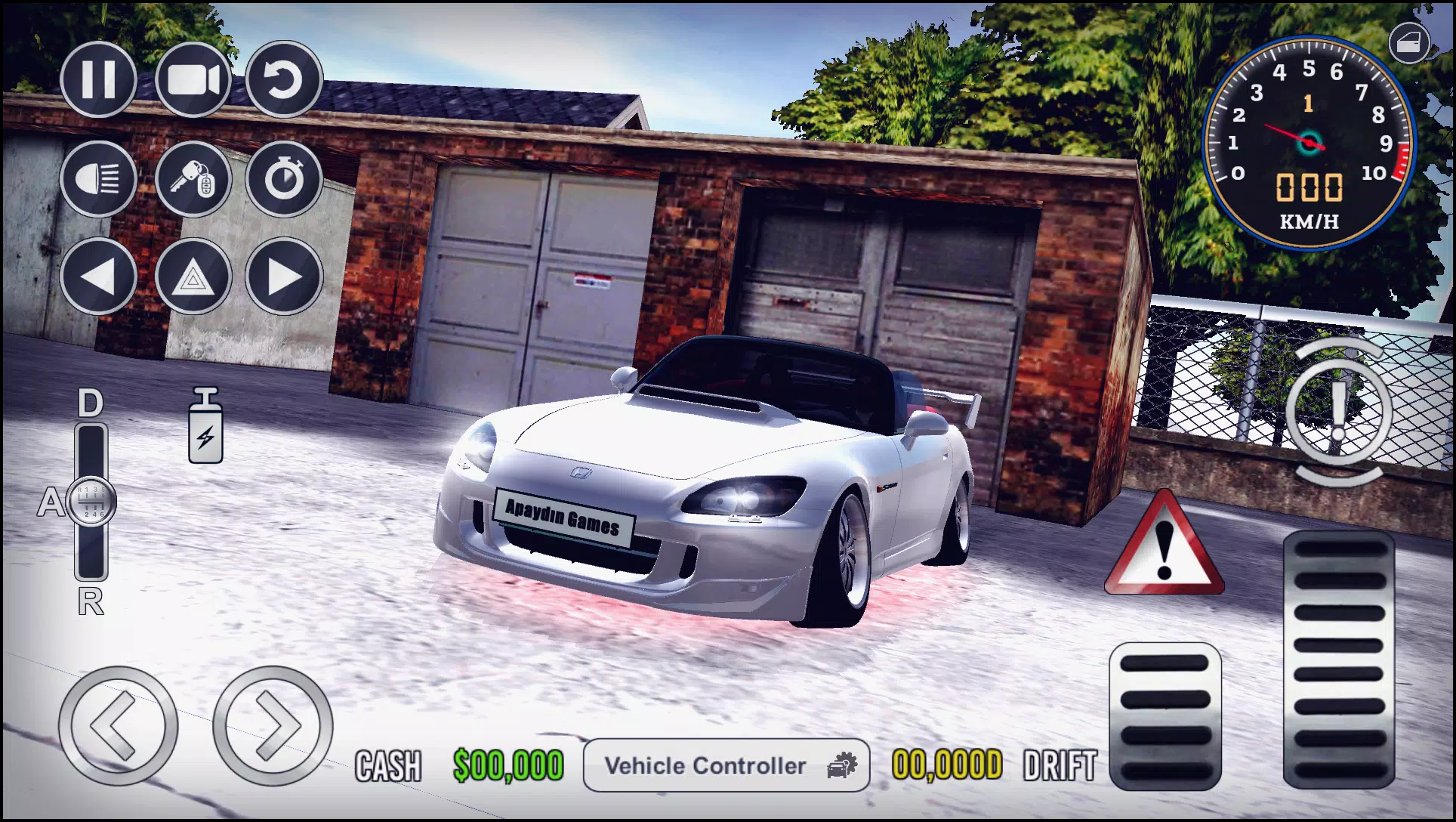Activate the NOS boost bottle
The width and height of the screenshot is (1456, 822).
point(203,427)
